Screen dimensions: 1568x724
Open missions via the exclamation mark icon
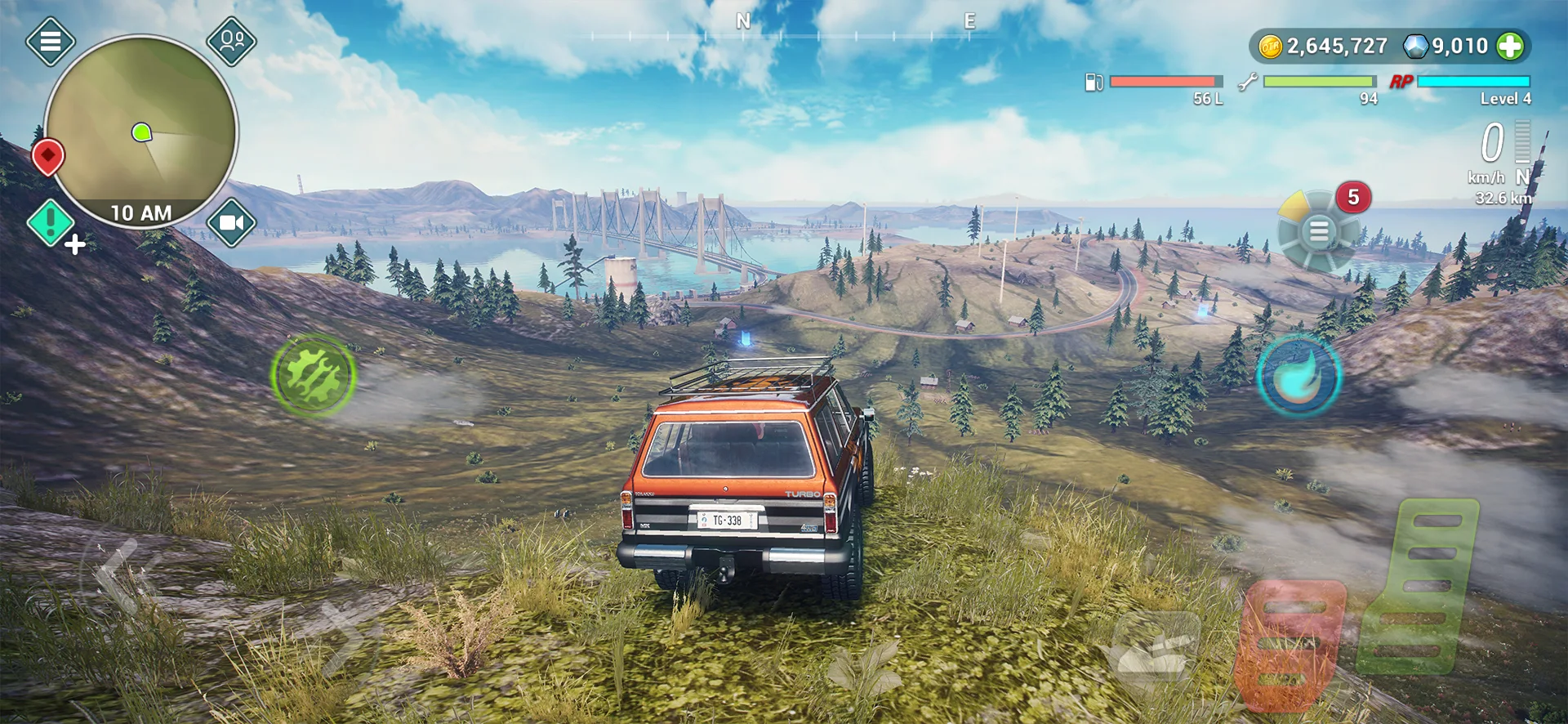coord(51,221)
